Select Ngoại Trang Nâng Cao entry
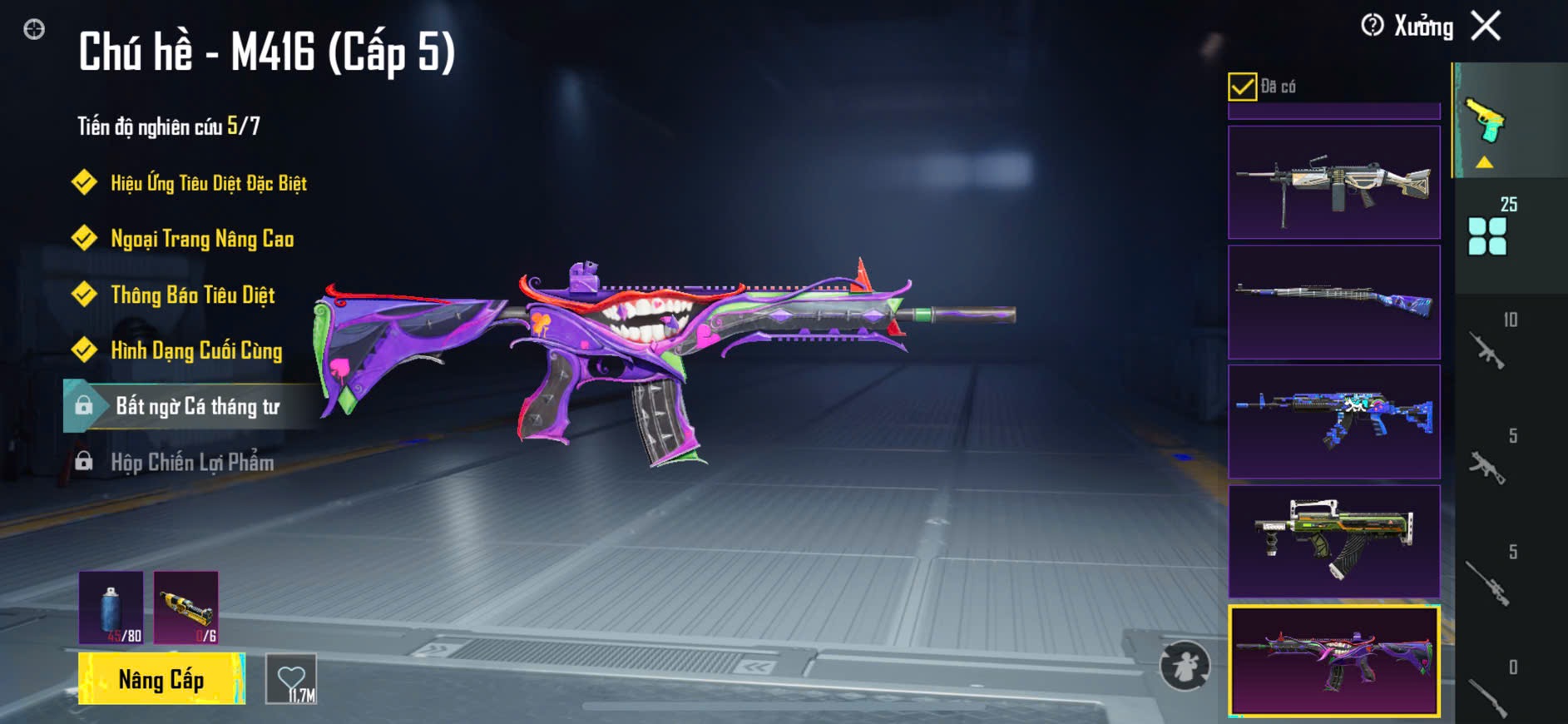Viewport: 1568px width, 724px height. (201, 239)
